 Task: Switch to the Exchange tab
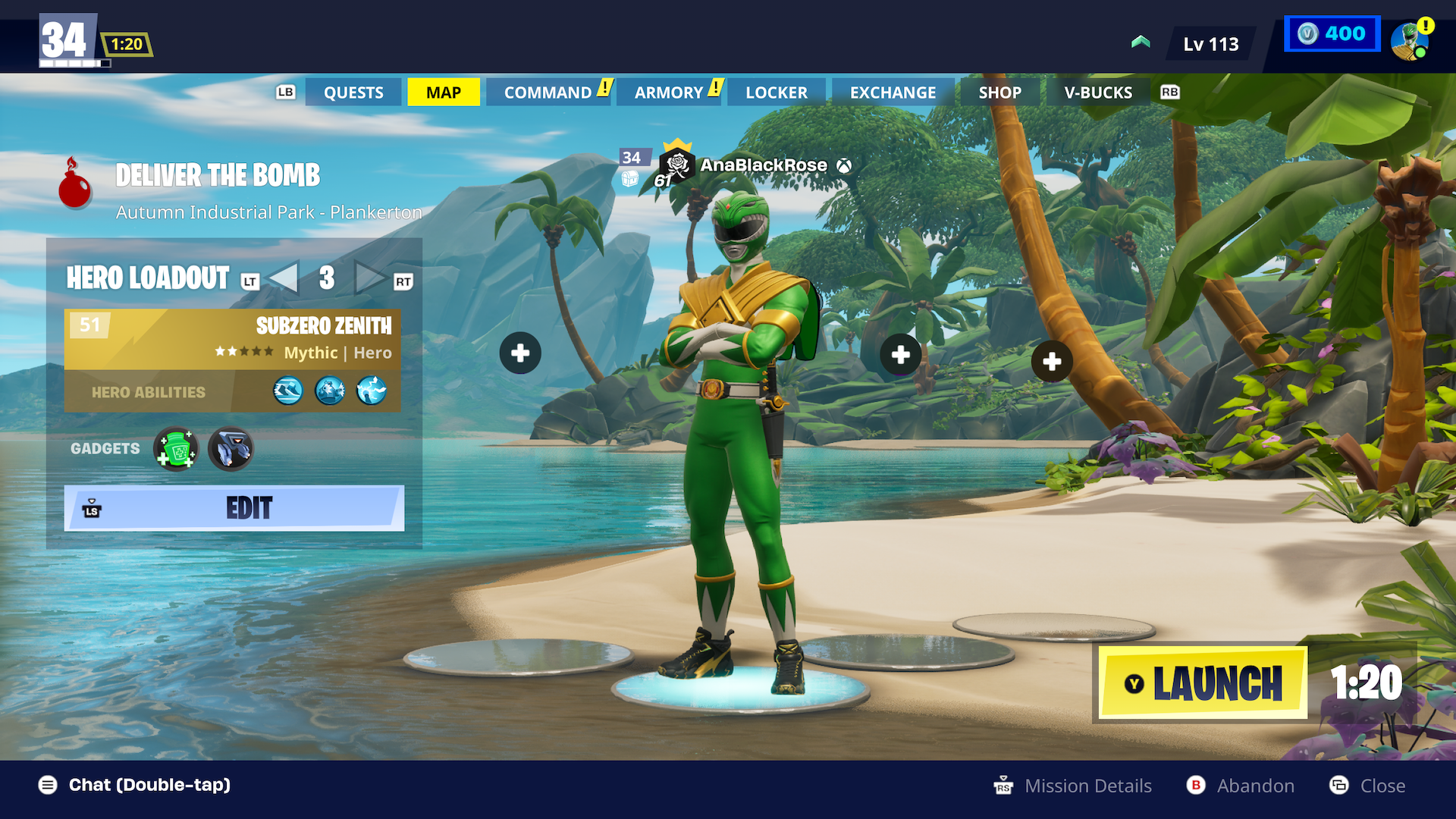pyautogui.click(x=893, y=93)
